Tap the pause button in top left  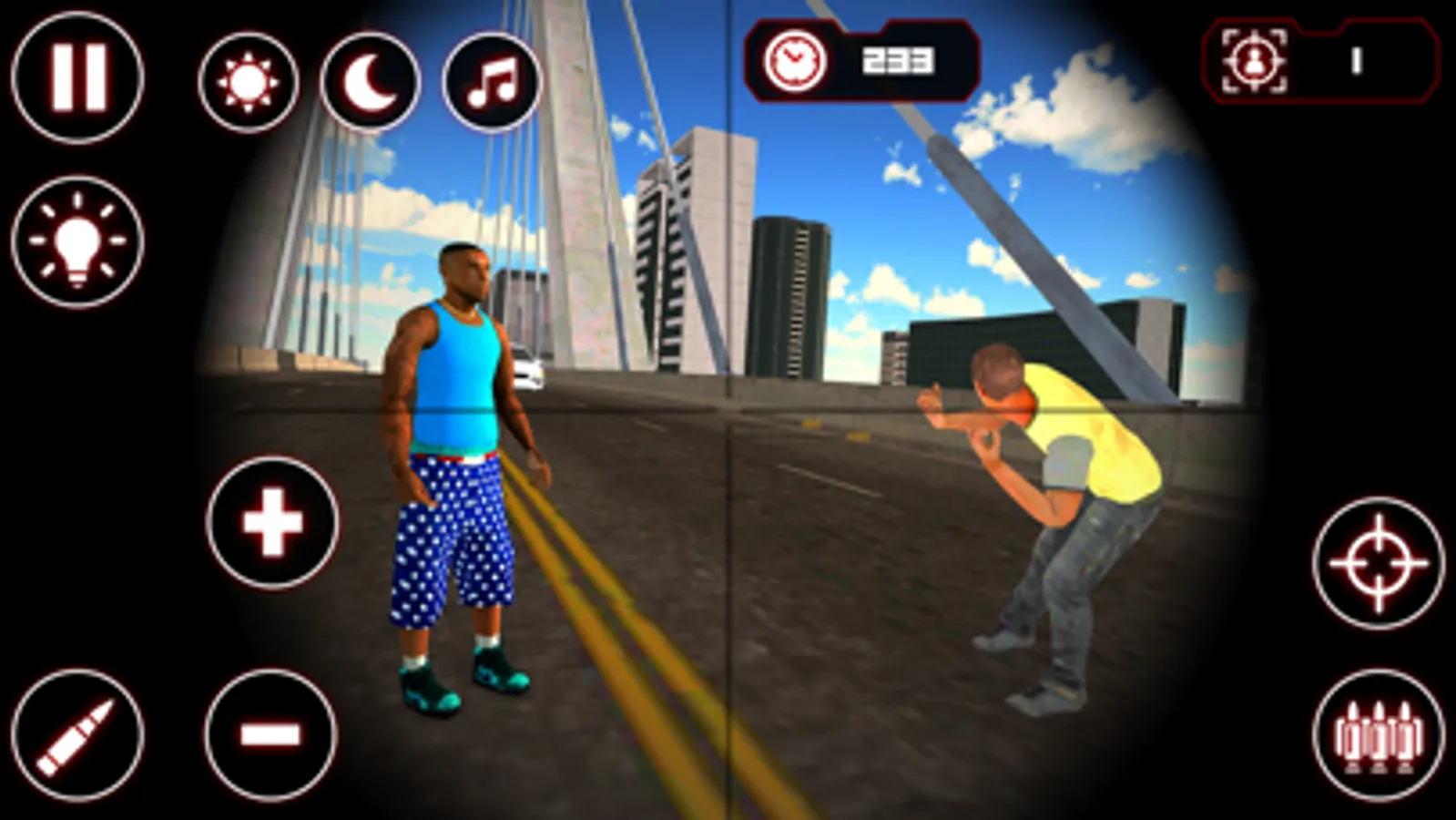(x=77, y=77)
